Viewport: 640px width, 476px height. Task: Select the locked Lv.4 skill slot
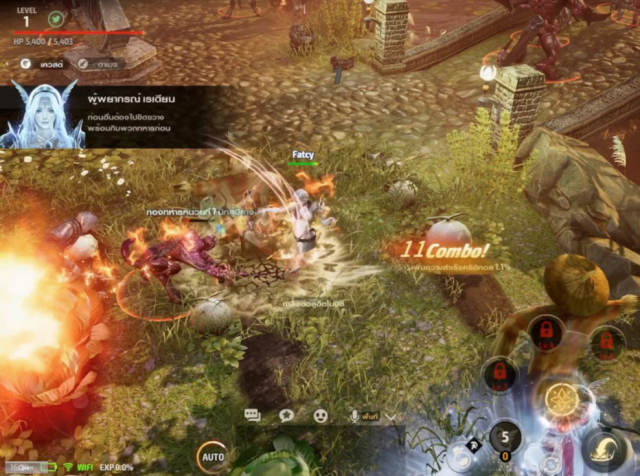point(546,331)
